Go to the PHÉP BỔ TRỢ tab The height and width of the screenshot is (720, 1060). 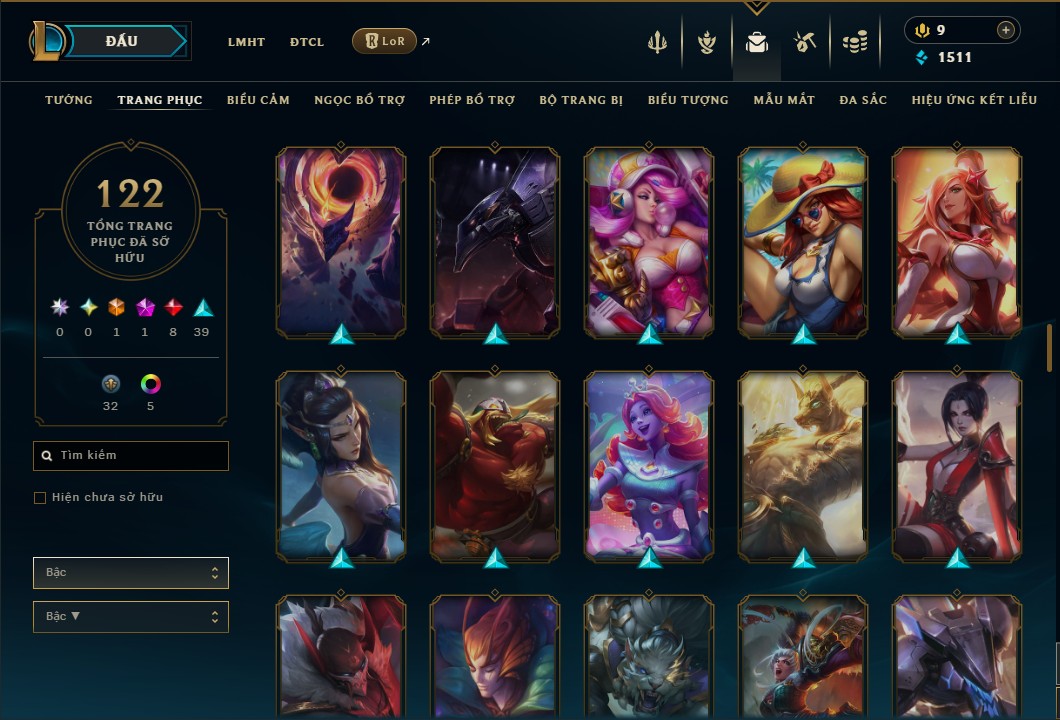pyautogui.click(x=472, y=100)
